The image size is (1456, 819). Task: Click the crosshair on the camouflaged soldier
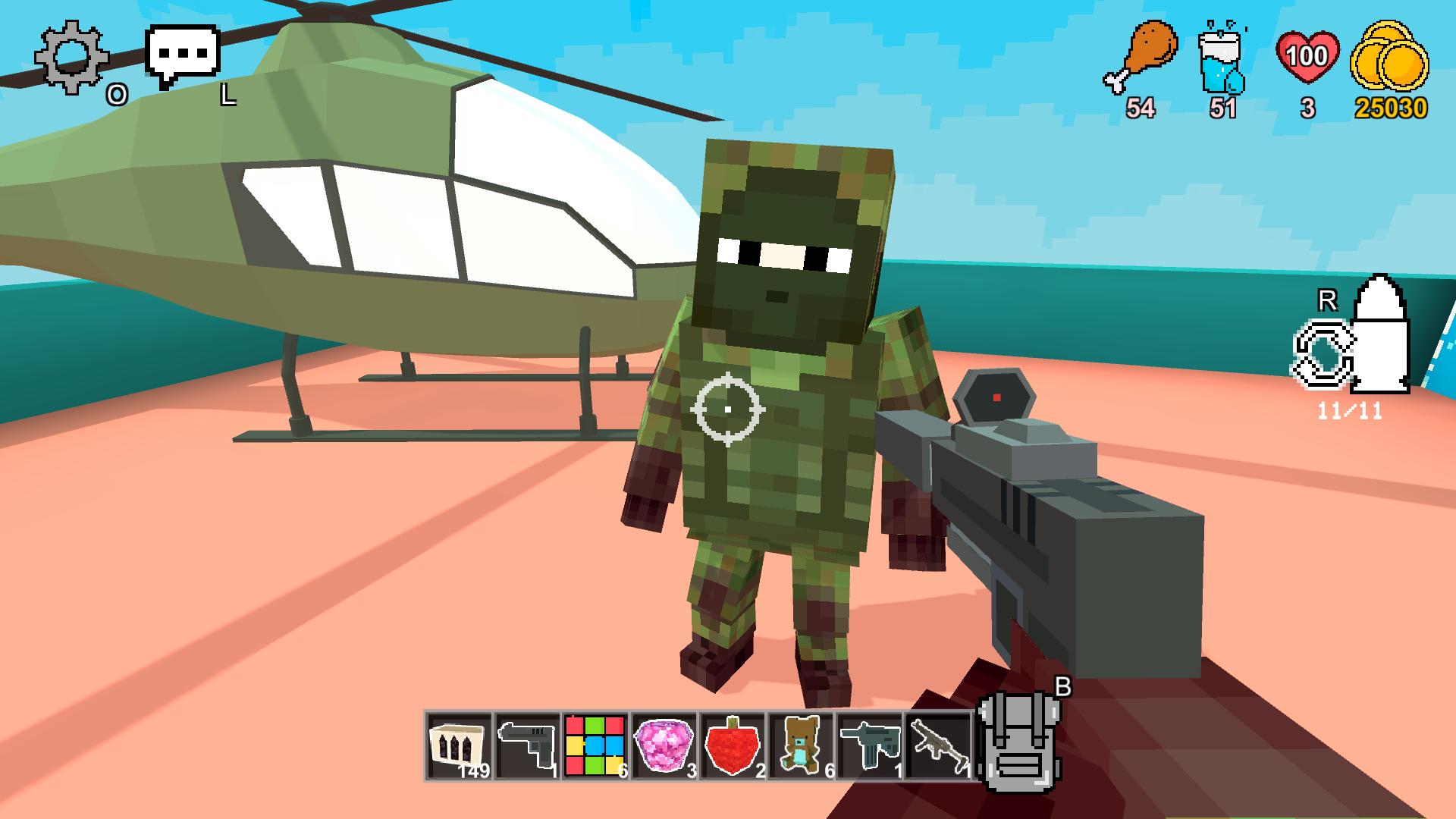(x=726, y=409)
